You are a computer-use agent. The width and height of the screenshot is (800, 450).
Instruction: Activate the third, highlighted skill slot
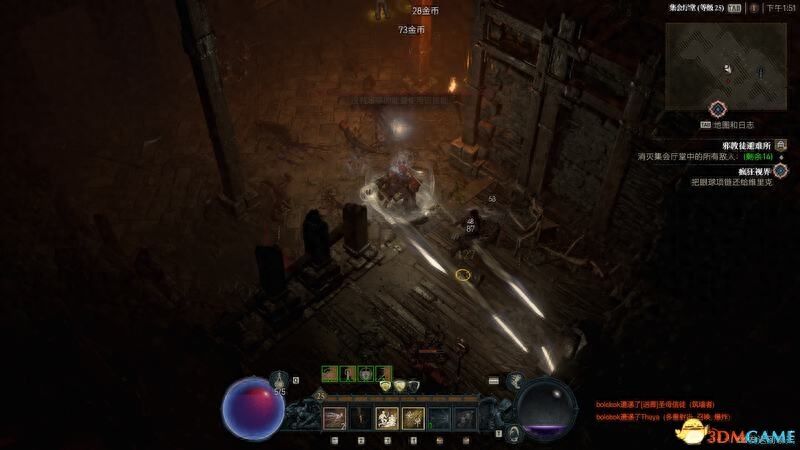(386, 418)
